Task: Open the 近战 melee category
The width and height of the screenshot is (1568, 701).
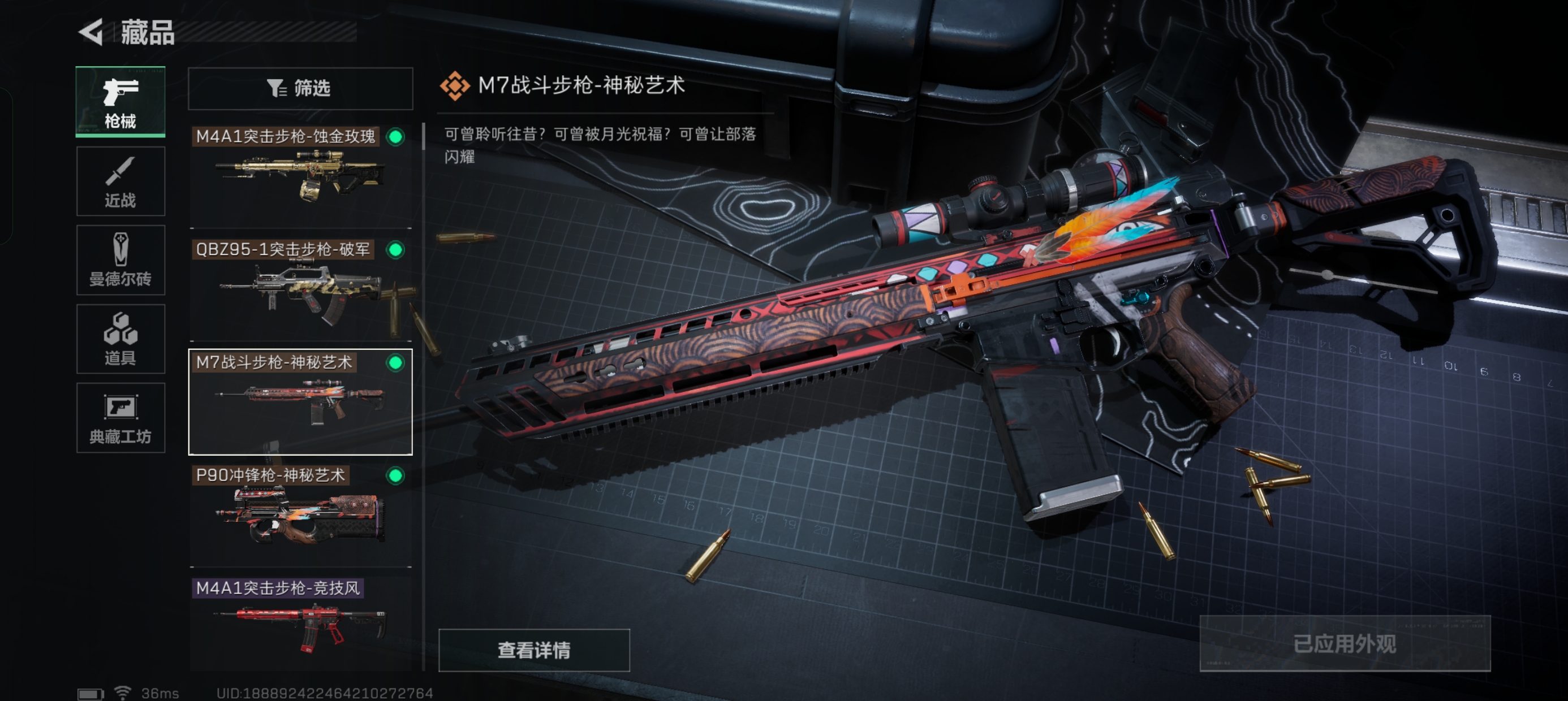Action: tap(120, 181)
